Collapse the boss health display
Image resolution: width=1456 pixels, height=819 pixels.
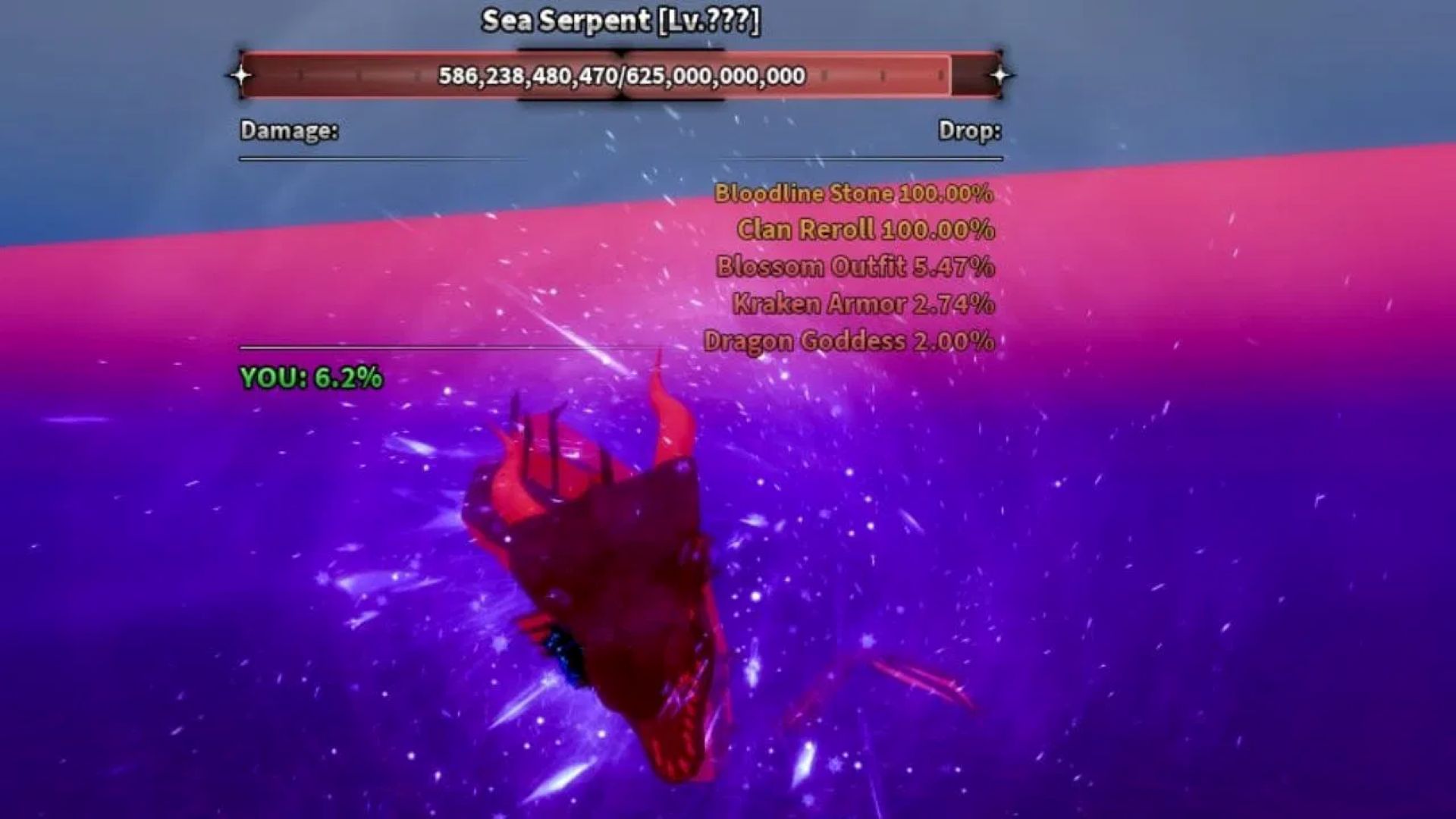[622, 74]
